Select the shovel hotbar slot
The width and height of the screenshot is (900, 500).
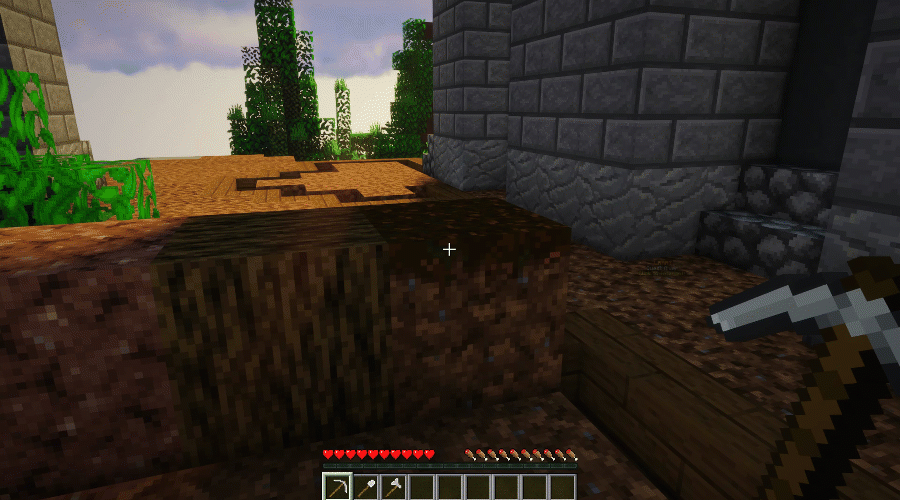click(366, 488)
